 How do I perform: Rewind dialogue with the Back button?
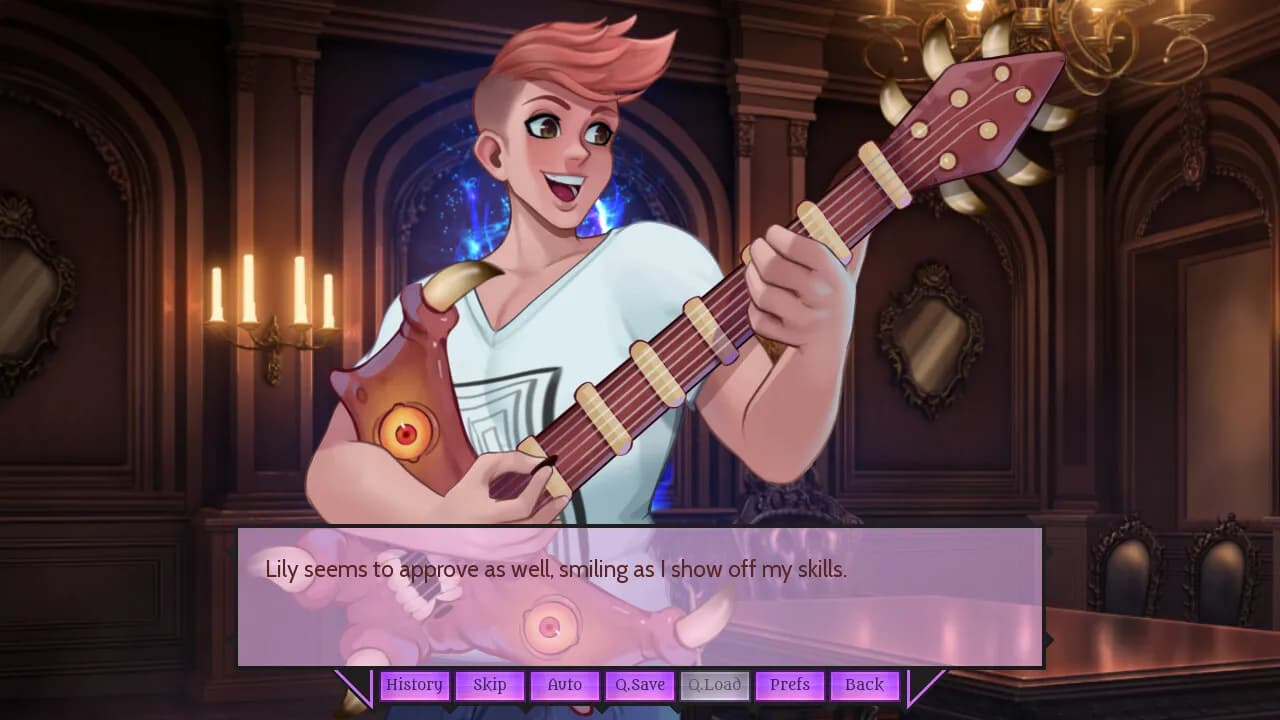click(x=864, y=685)
